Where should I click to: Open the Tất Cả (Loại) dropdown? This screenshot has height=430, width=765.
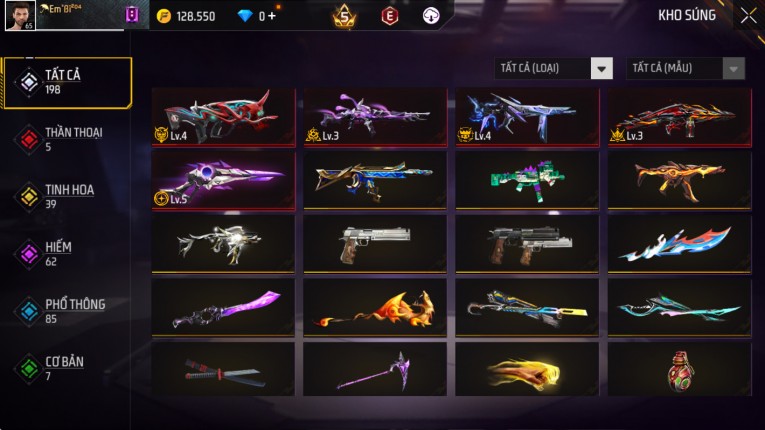tap(554, 69)
